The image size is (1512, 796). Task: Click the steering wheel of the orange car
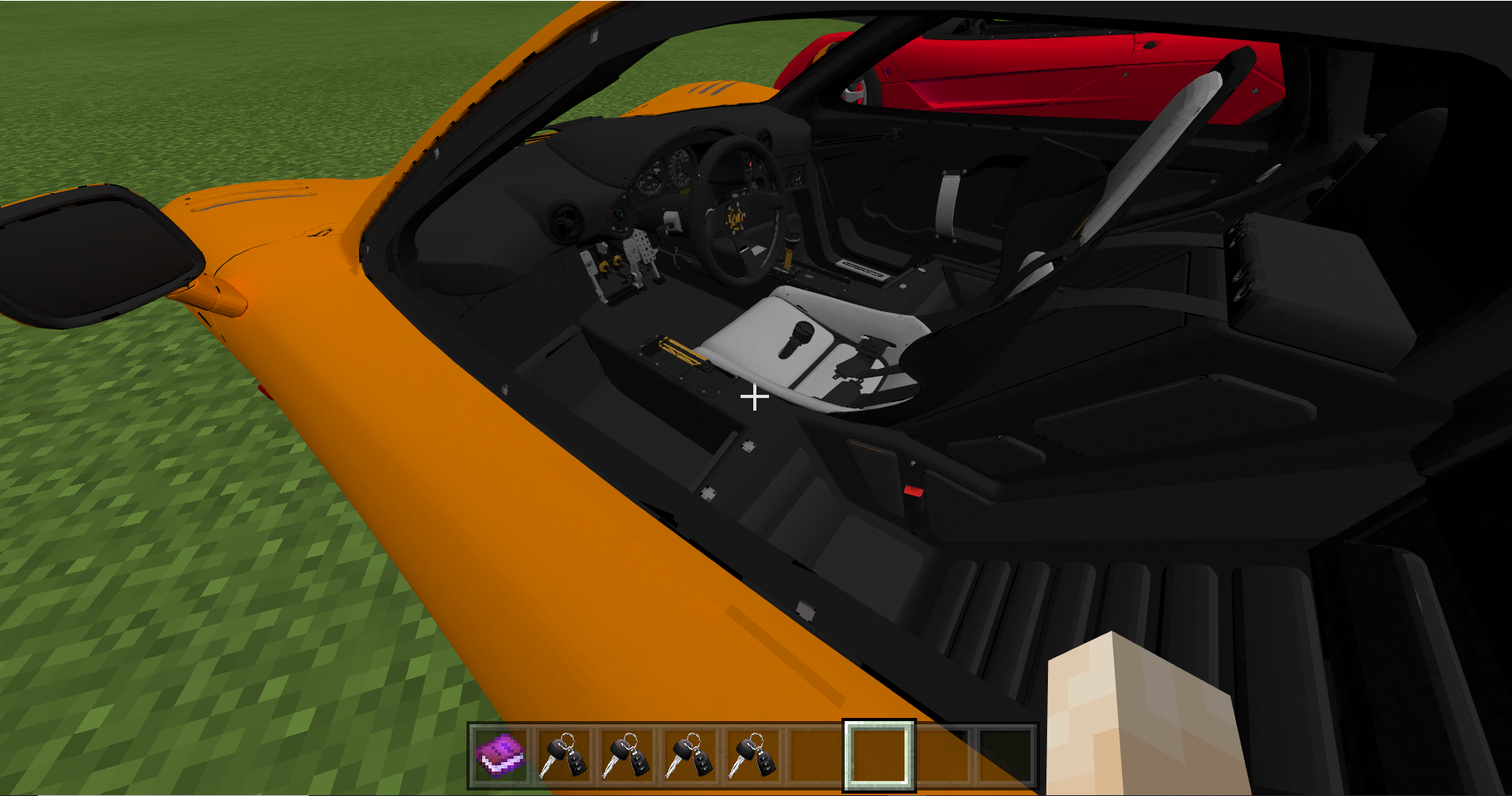coord(737,217)
